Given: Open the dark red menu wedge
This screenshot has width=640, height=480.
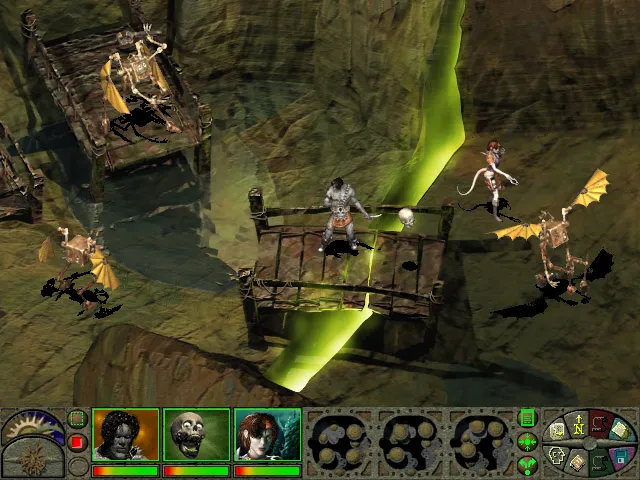Looking at the screenshot, I should [600, 422].
